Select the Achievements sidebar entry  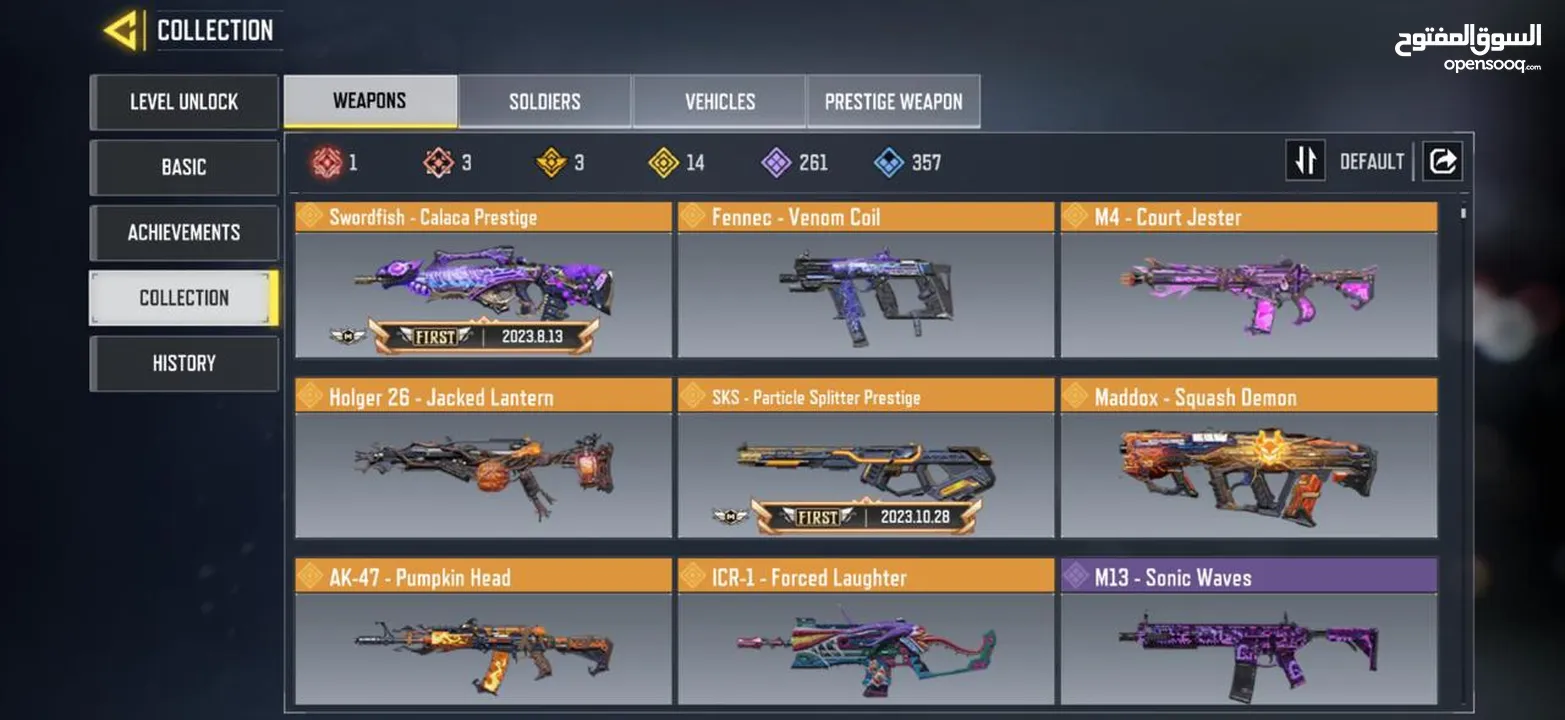point(184,232)
